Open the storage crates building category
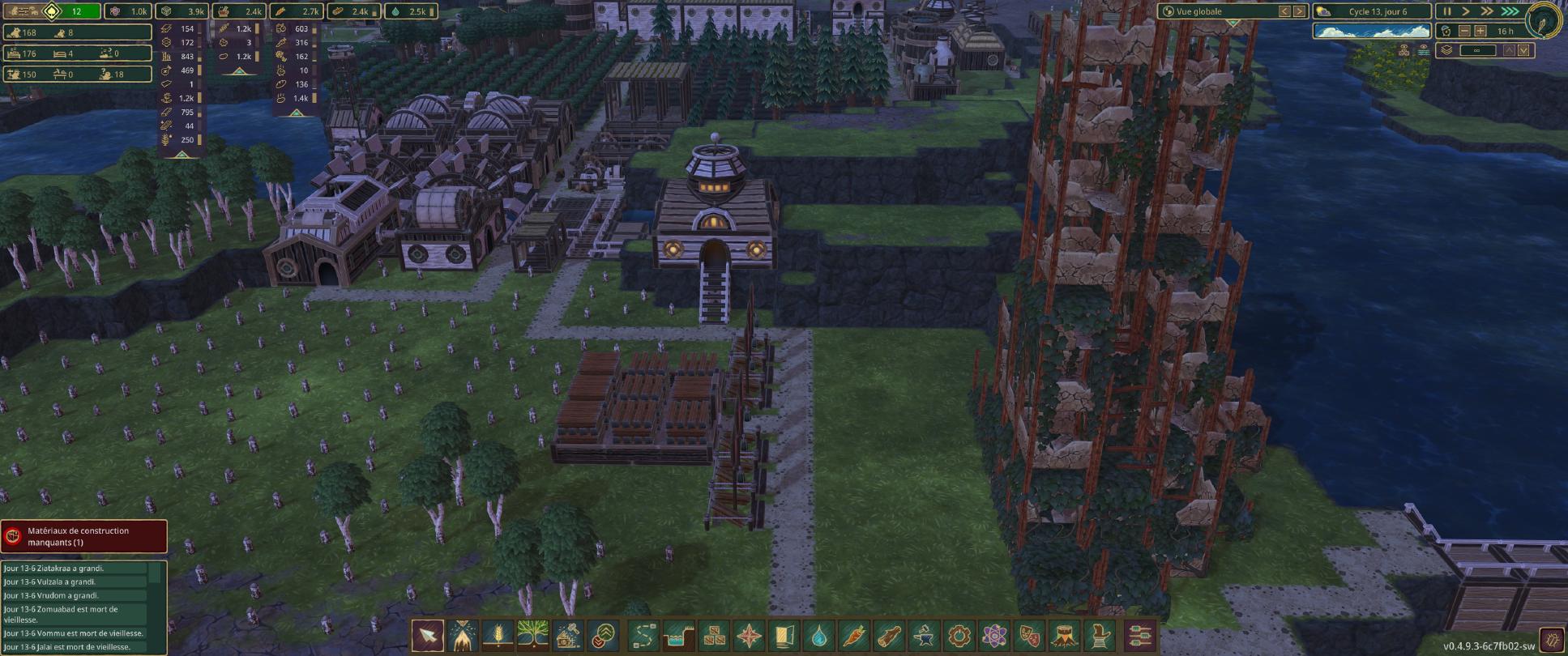 [714, 636]
